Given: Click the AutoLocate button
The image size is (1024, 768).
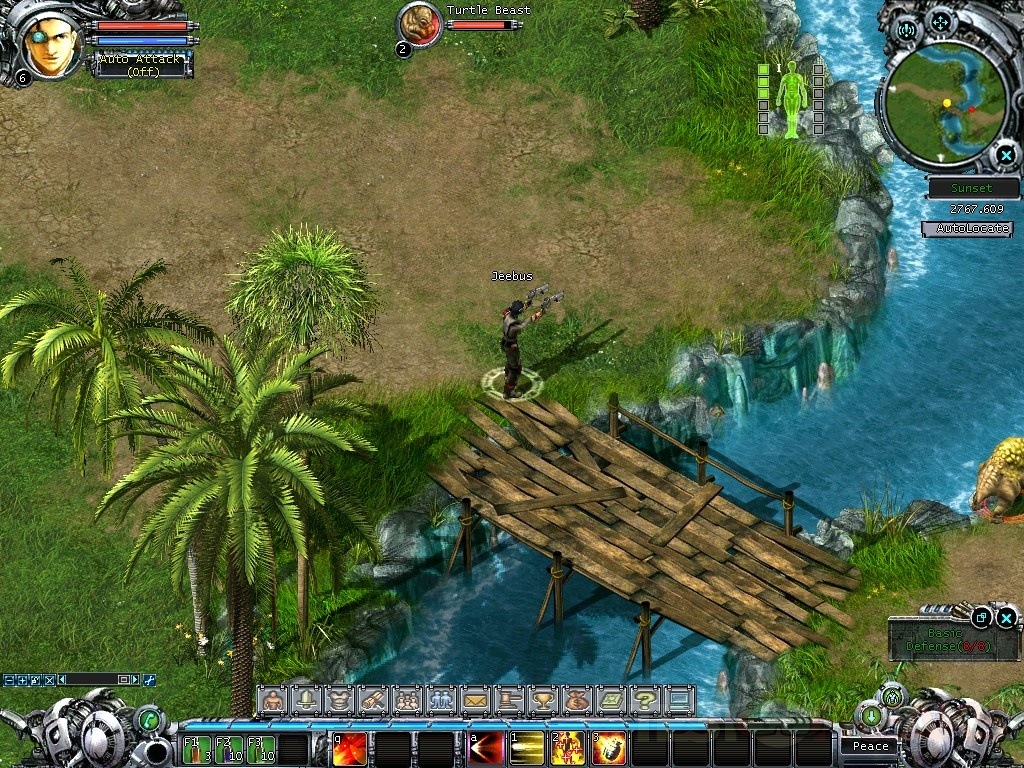Looking at the screenshot, I should [967, 229].
